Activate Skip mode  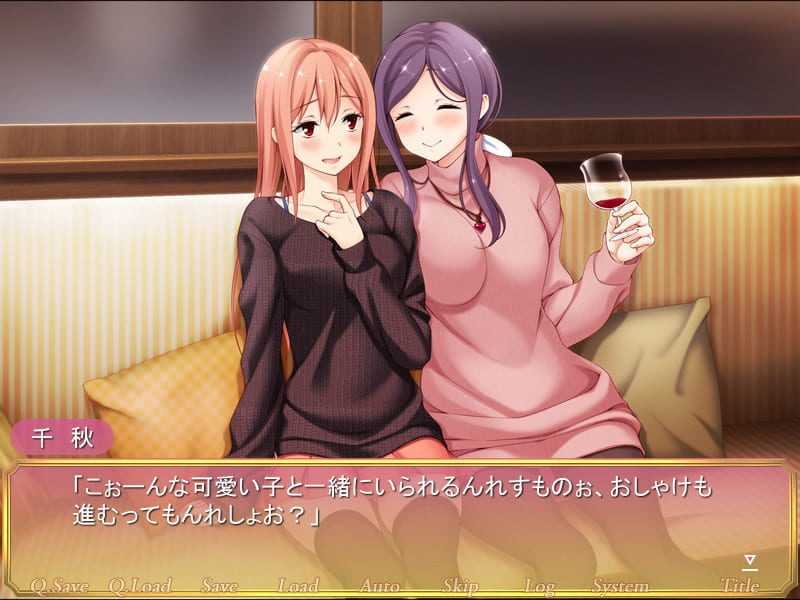click(x=460, y=586)
